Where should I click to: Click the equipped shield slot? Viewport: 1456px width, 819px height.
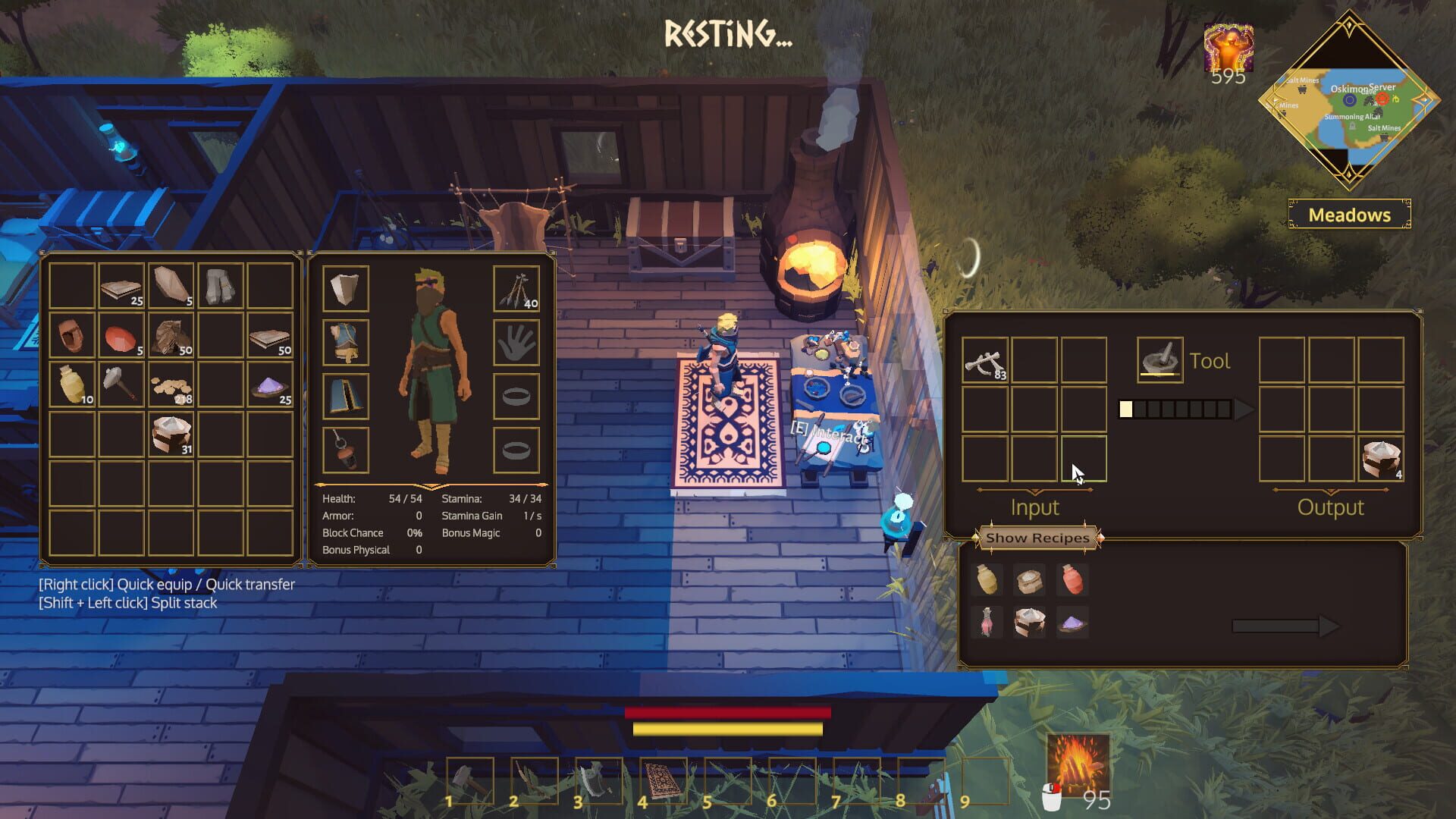click(x=345, y=288)
